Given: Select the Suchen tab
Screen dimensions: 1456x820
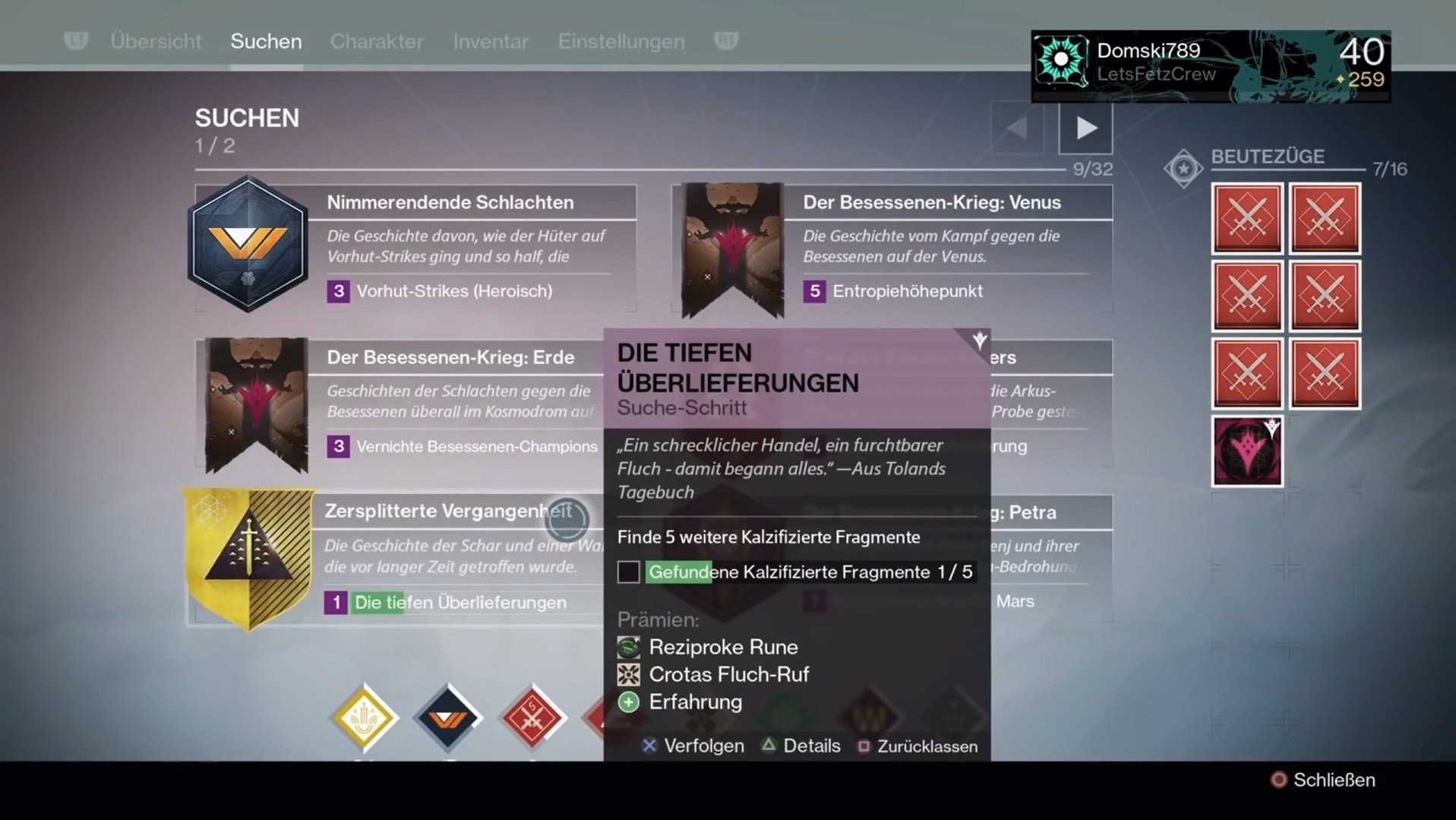Looking at the screenshot, I should pos(266,41).
